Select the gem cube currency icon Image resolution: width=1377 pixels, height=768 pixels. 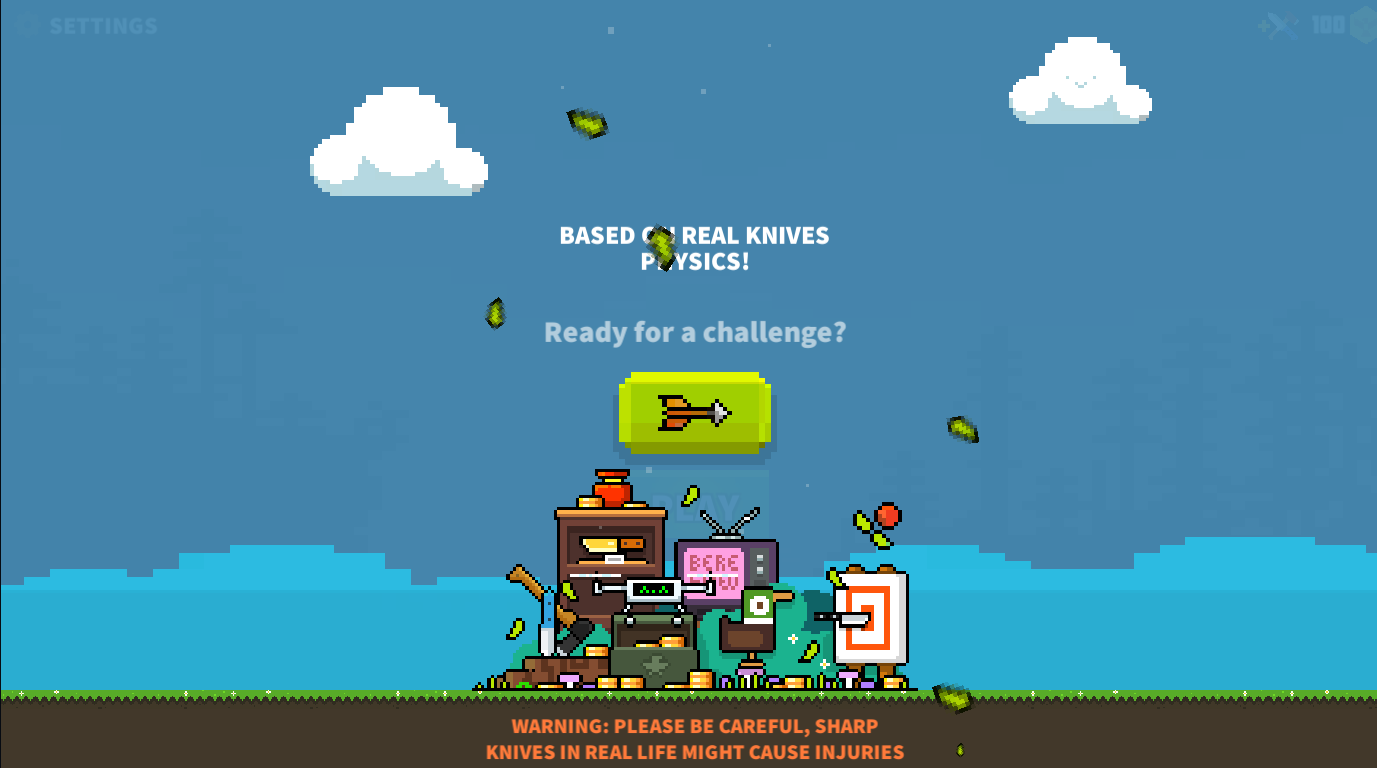pos(1365,25)
